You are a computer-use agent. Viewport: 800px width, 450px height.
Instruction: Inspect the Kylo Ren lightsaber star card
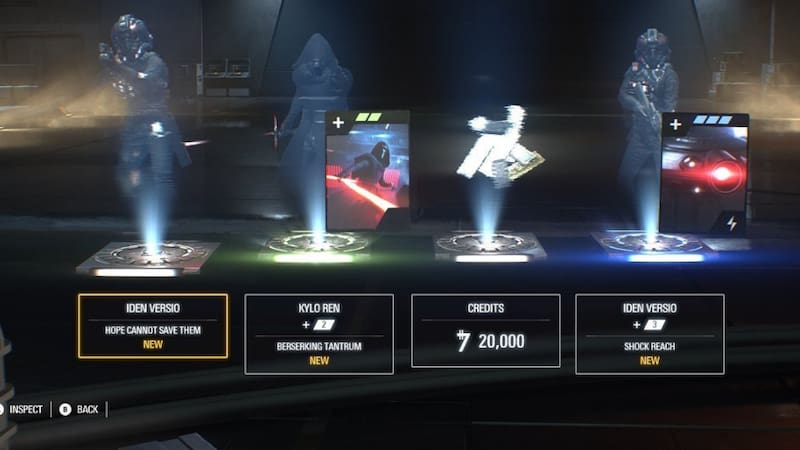click(367, 172)
